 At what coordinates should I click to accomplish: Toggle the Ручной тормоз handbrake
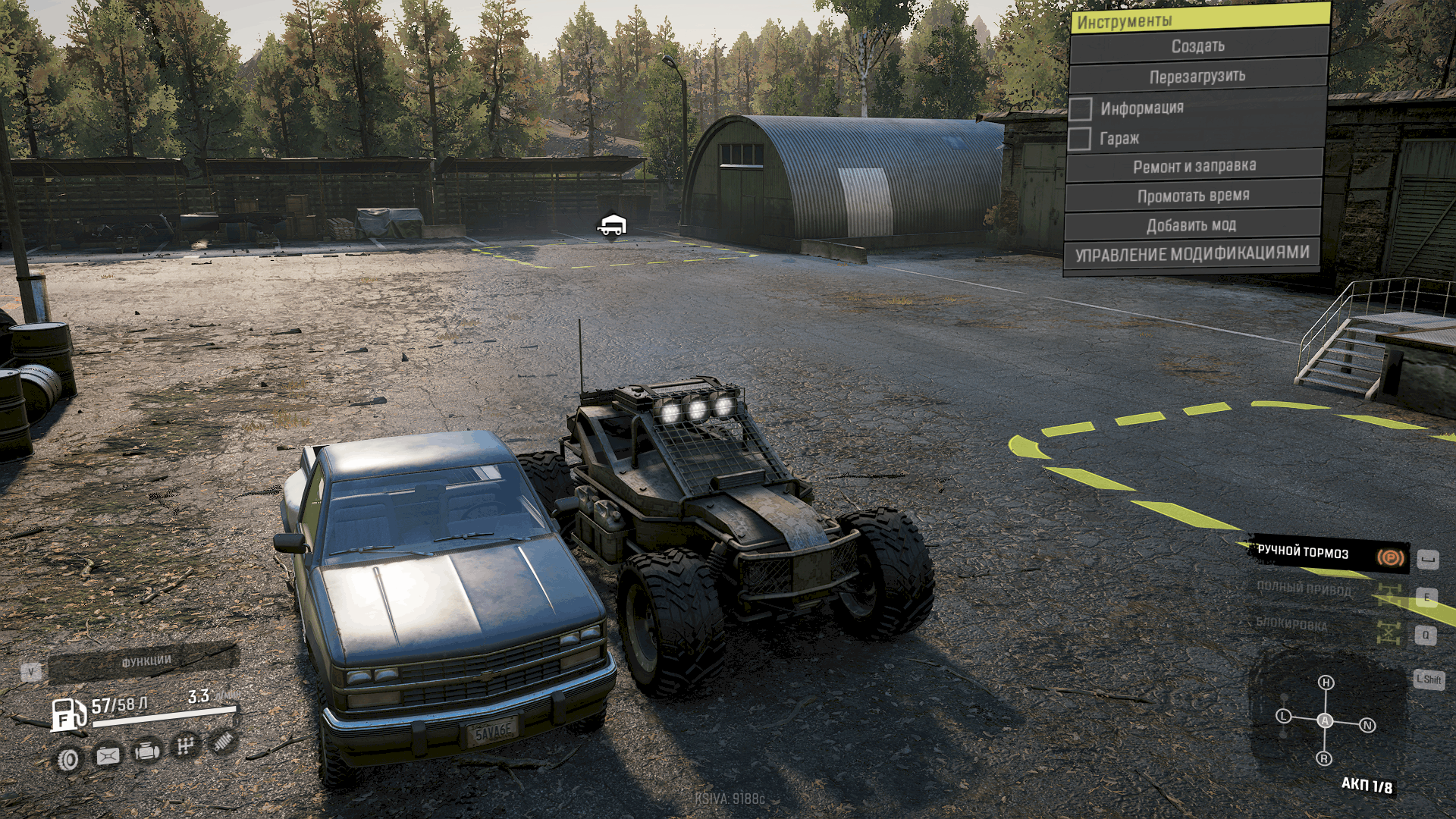pyautogui.click(x=1329, y=554)
